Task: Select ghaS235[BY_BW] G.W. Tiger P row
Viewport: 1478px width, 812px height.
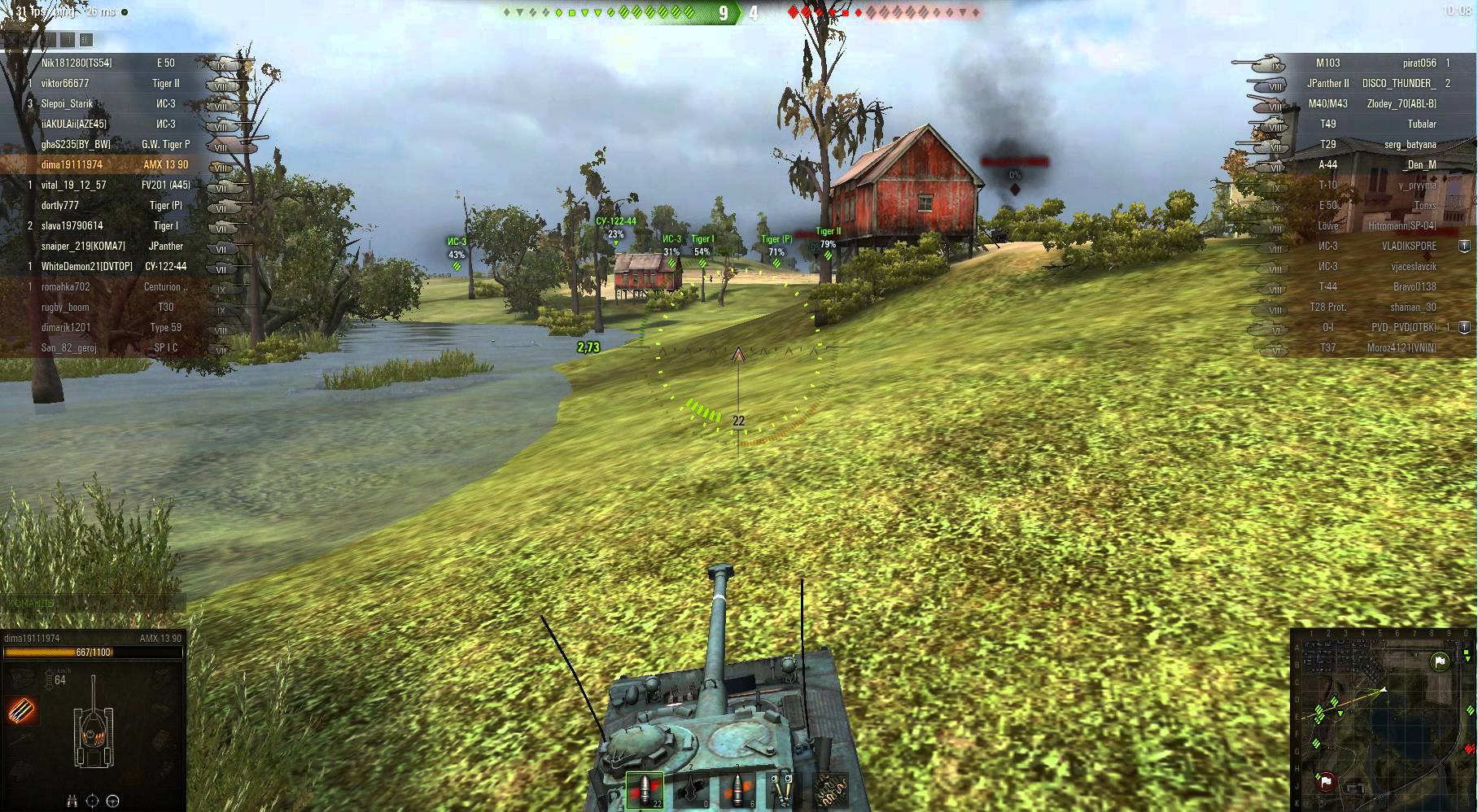Action: pyautogui.click(x=114, y=144)
